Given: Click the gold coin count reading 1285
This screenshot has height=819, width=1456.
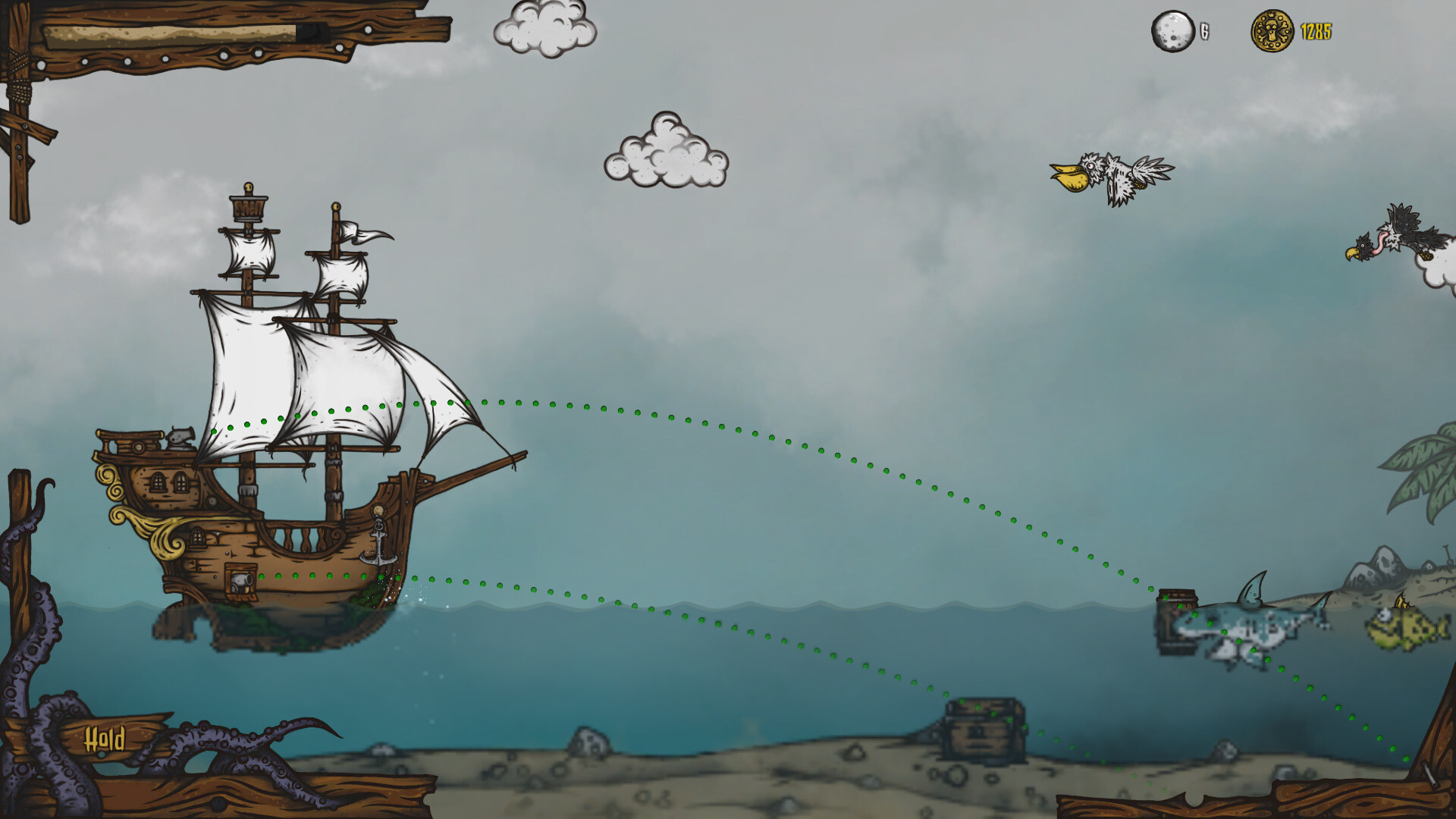Looking at the screenshot, I should [x=1316, y=33].
